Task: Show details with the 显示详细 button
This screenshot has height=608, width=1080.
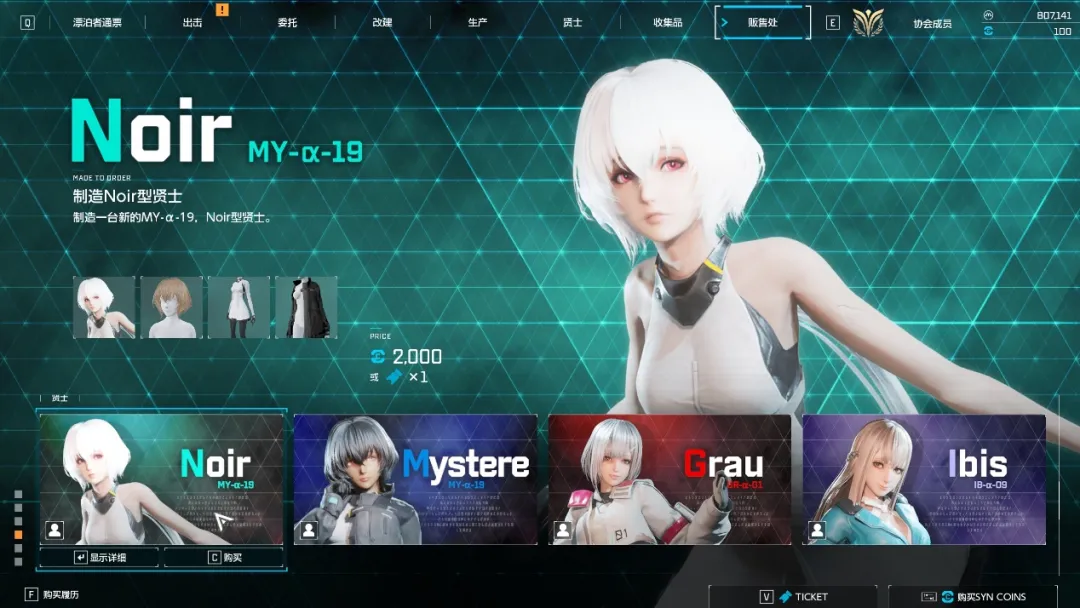Action: click(100, 557)
